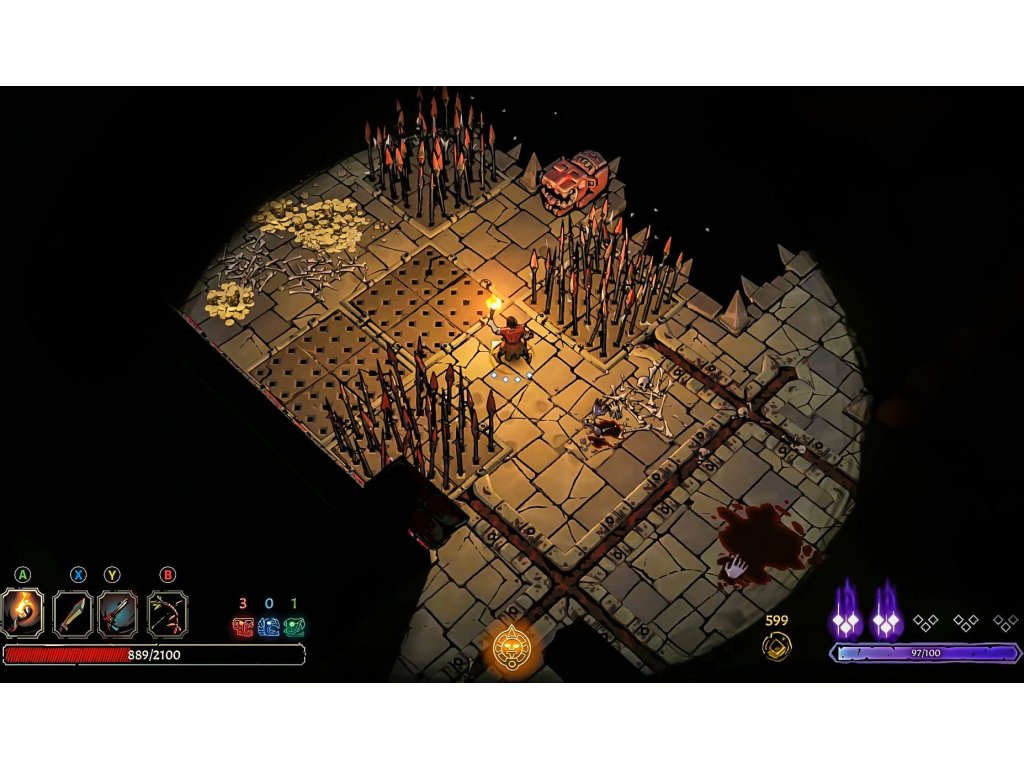Select the torch weapon slot
Screen dimensions: 1024x768
[x=22, y=614]
